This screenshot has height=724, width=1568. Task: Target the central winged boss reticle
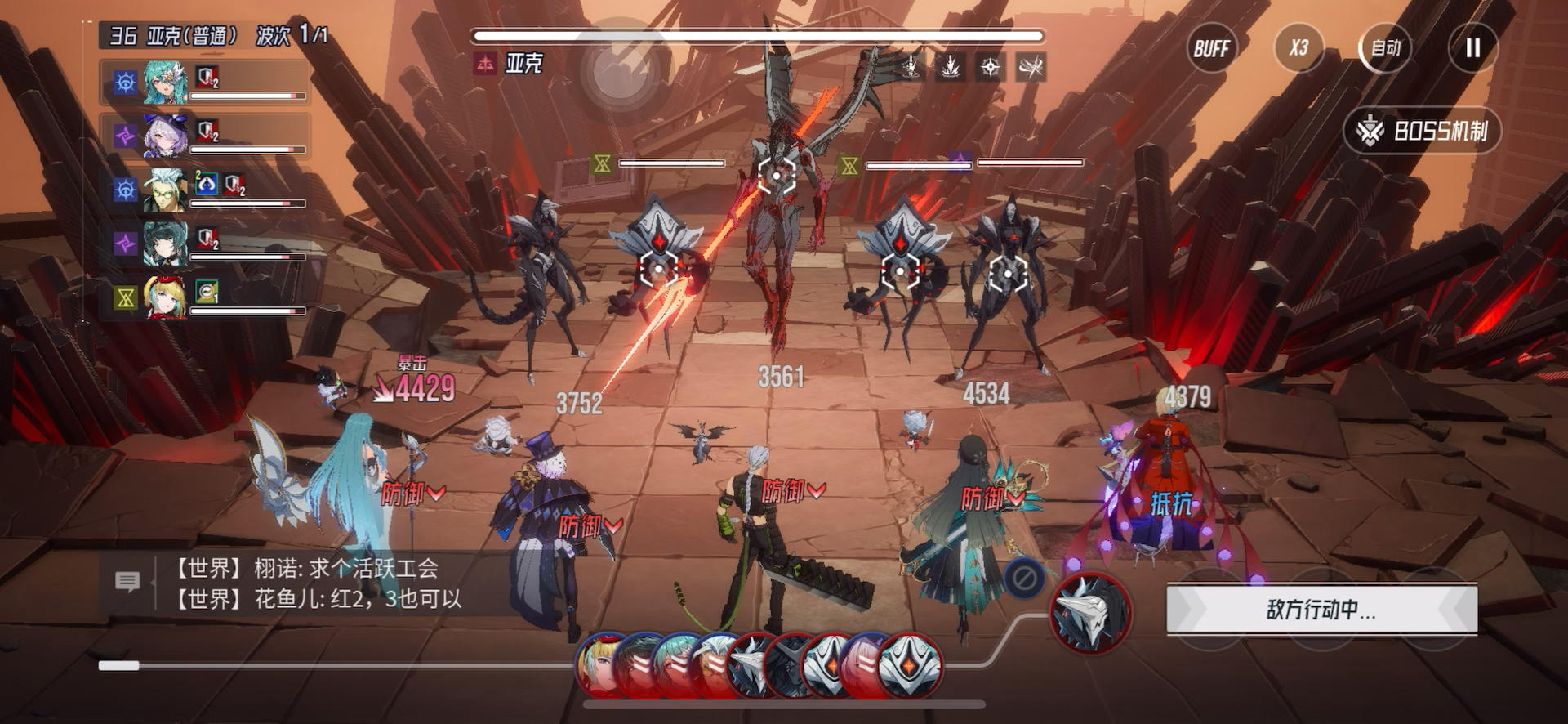pos(776,176)
